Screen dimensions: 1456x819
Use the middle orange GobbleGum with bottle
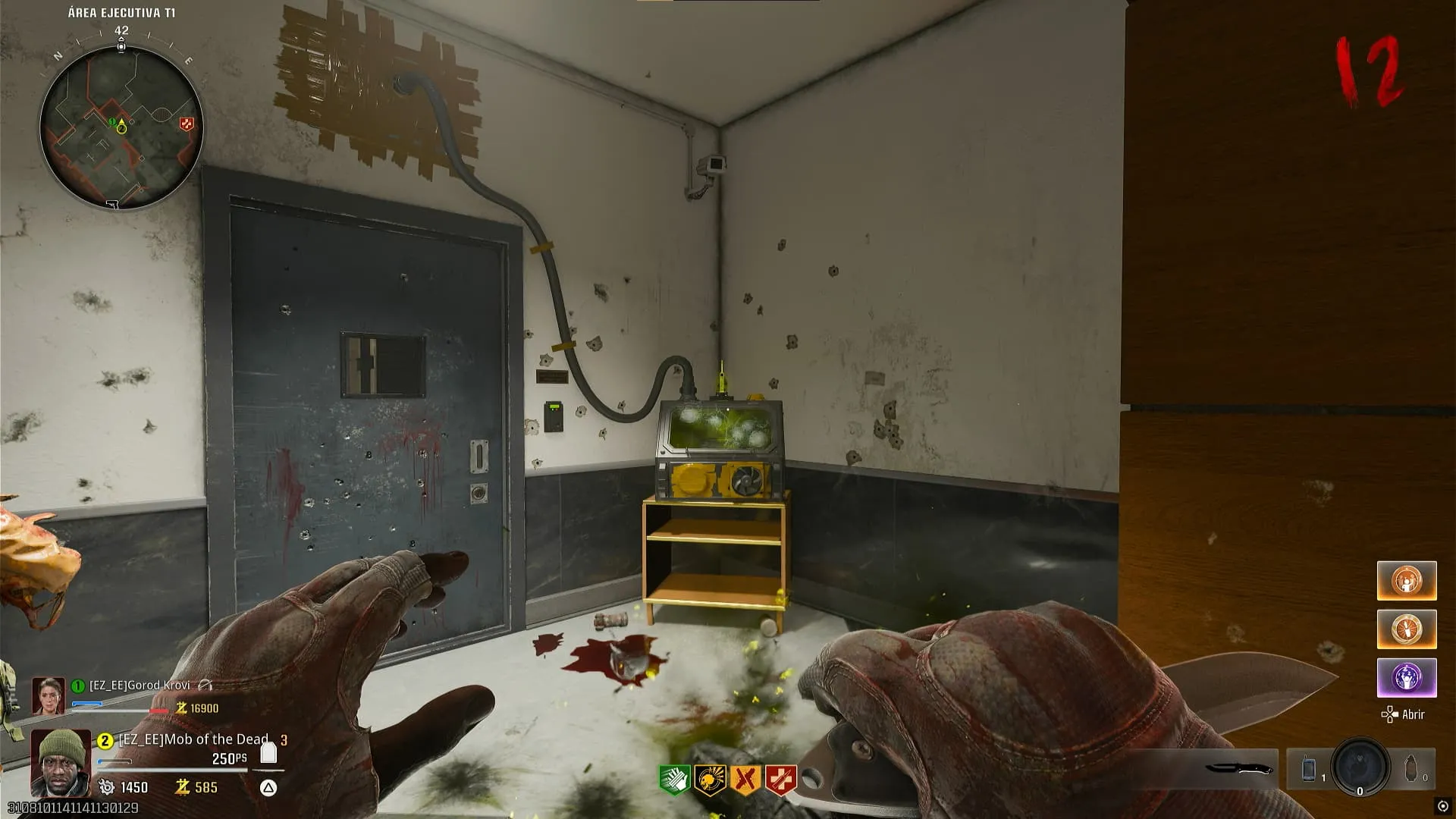coord(1407,629)
